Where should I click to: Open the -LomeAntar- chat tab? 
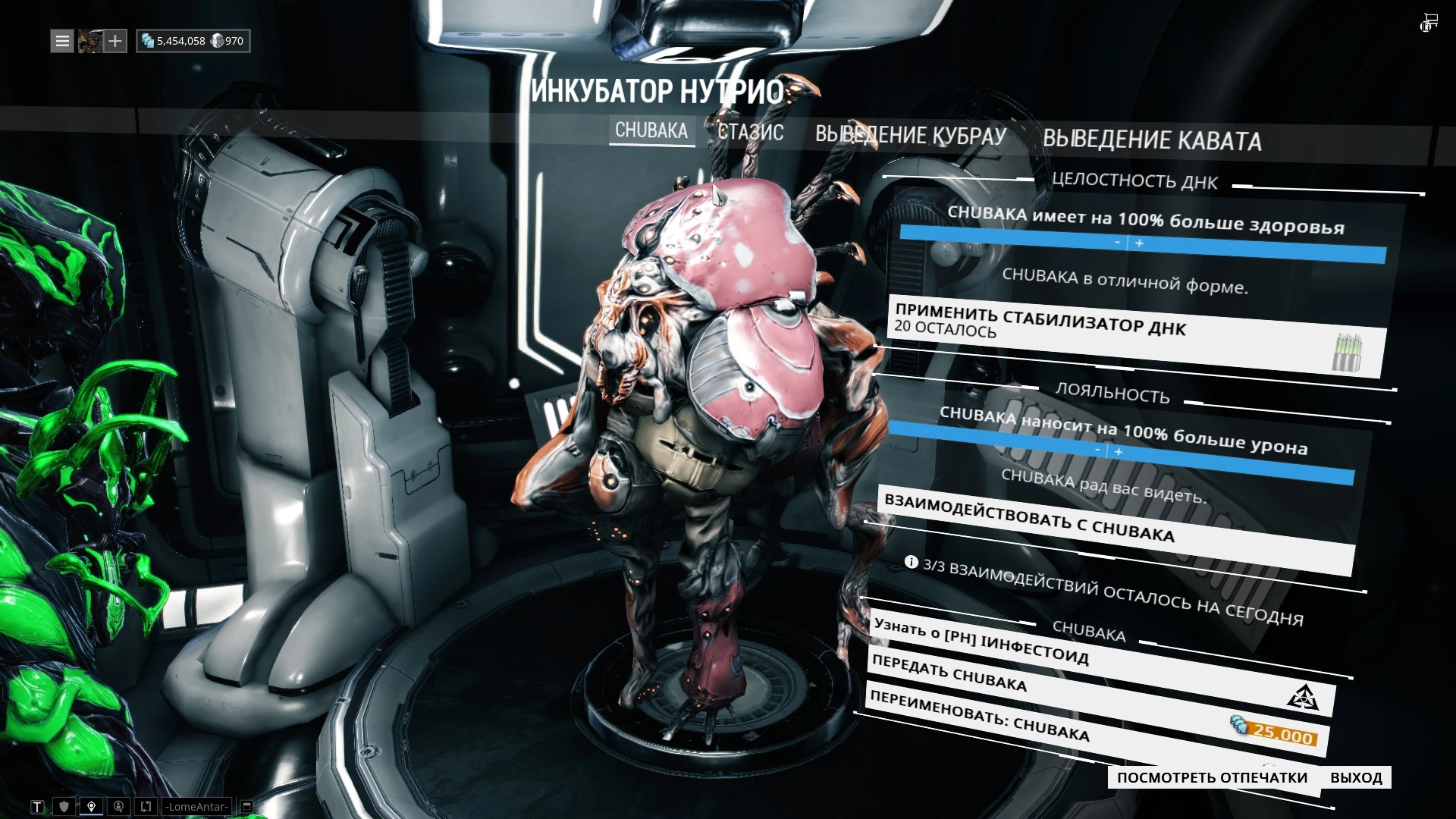[x=196, y=807]
